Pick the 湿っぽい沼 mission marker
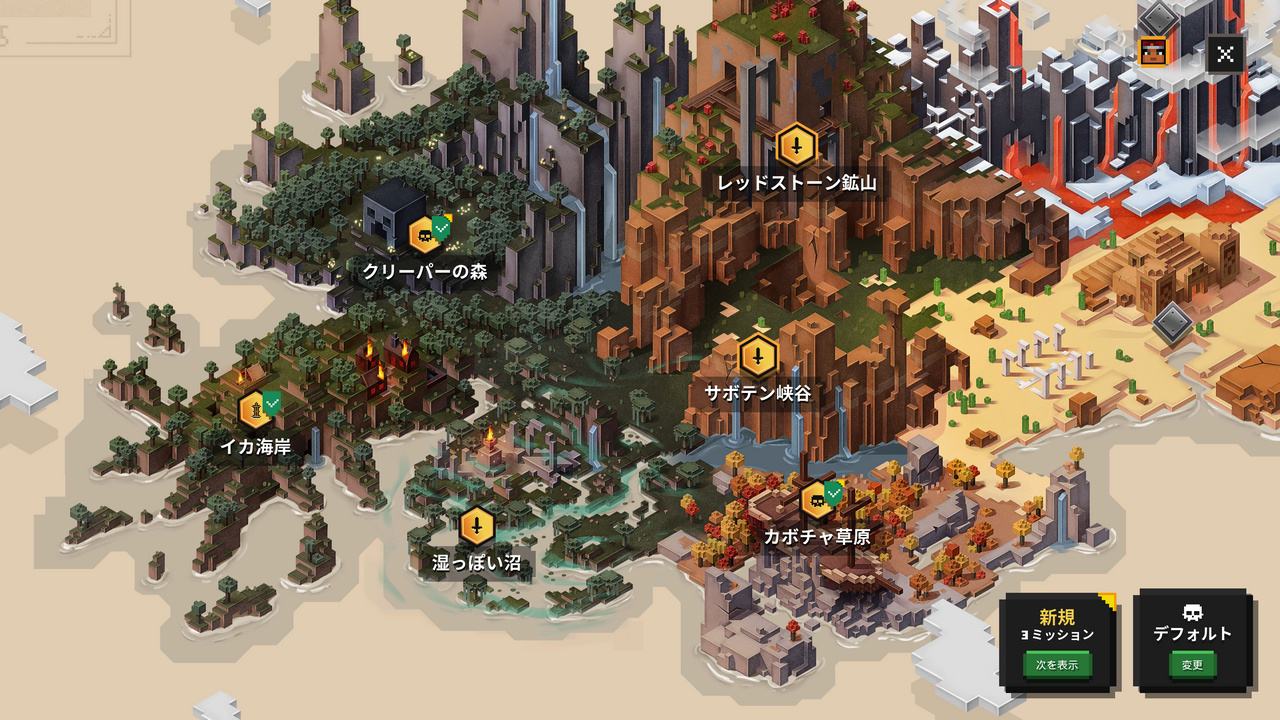The height and width of the screenshot is (720, 1280). click(x=477, y=526)
